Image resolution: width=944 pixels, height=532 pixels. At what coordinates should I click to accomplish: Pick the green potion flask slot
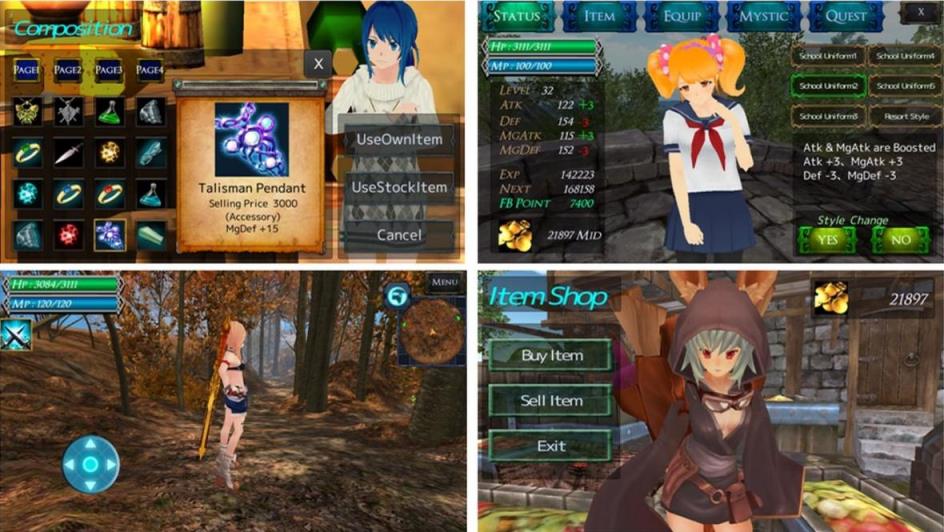coord(109,111)
